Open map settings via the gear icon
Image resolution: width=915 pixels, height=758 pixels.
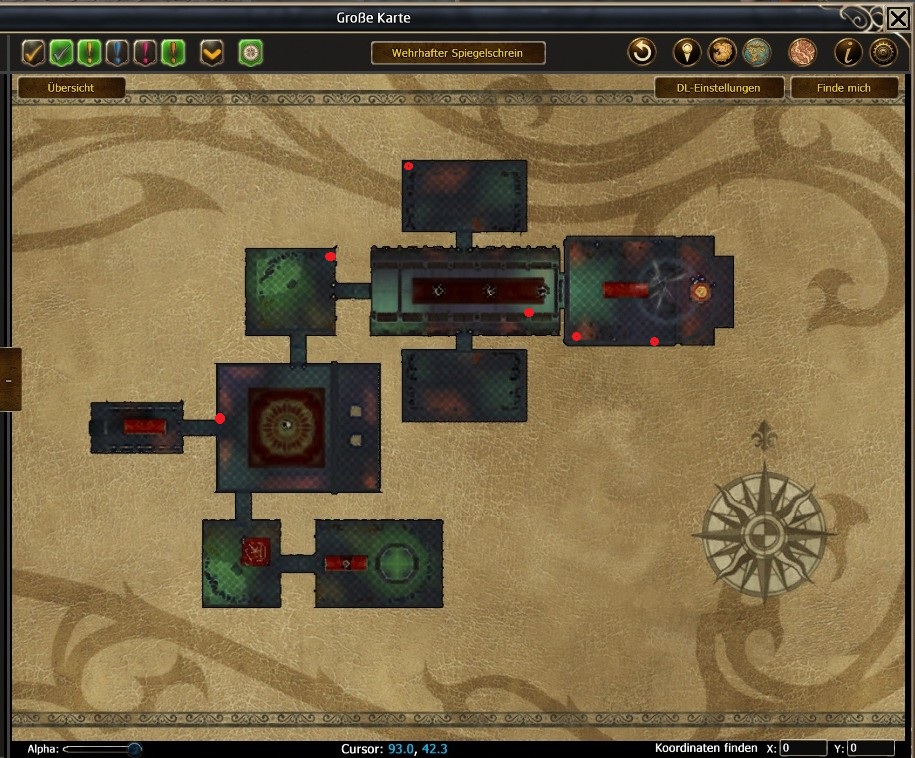tap(882, 52)
